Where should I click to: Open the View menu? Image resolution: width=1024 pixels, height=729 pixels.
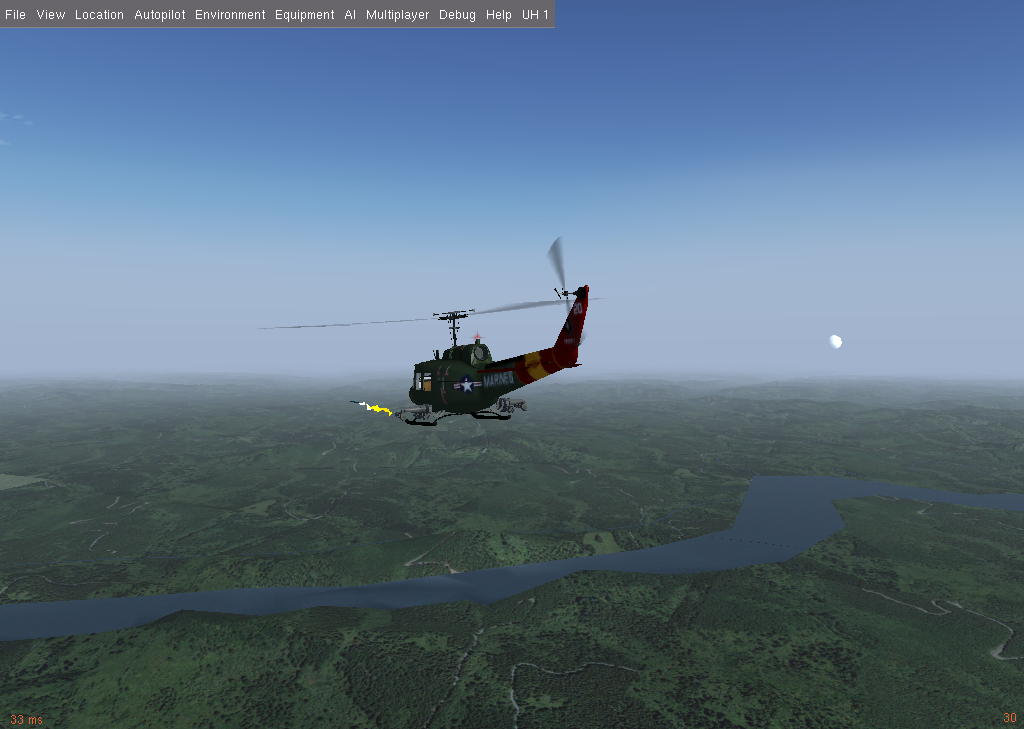coord(50,15)
